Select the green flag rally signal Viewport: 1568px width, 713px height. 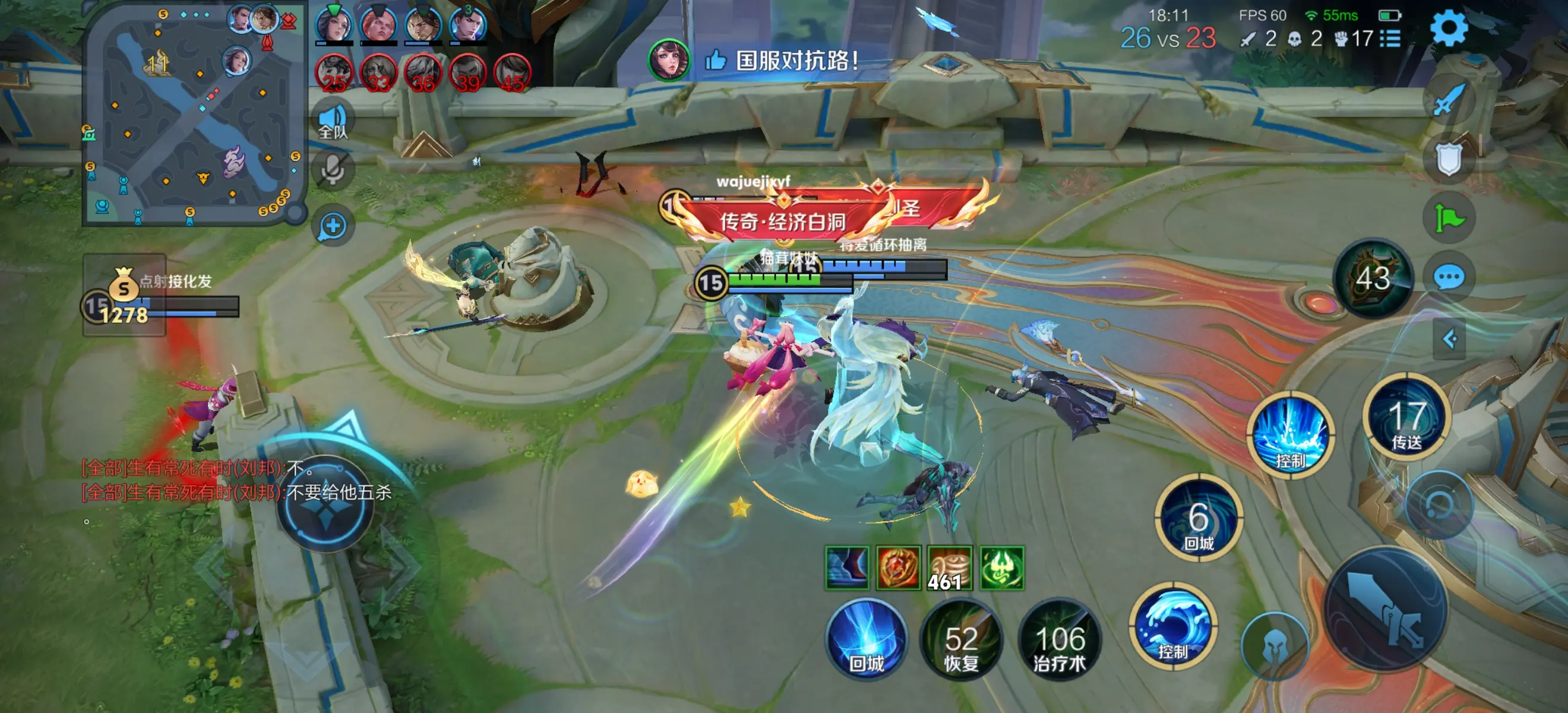pos(1449,218)
